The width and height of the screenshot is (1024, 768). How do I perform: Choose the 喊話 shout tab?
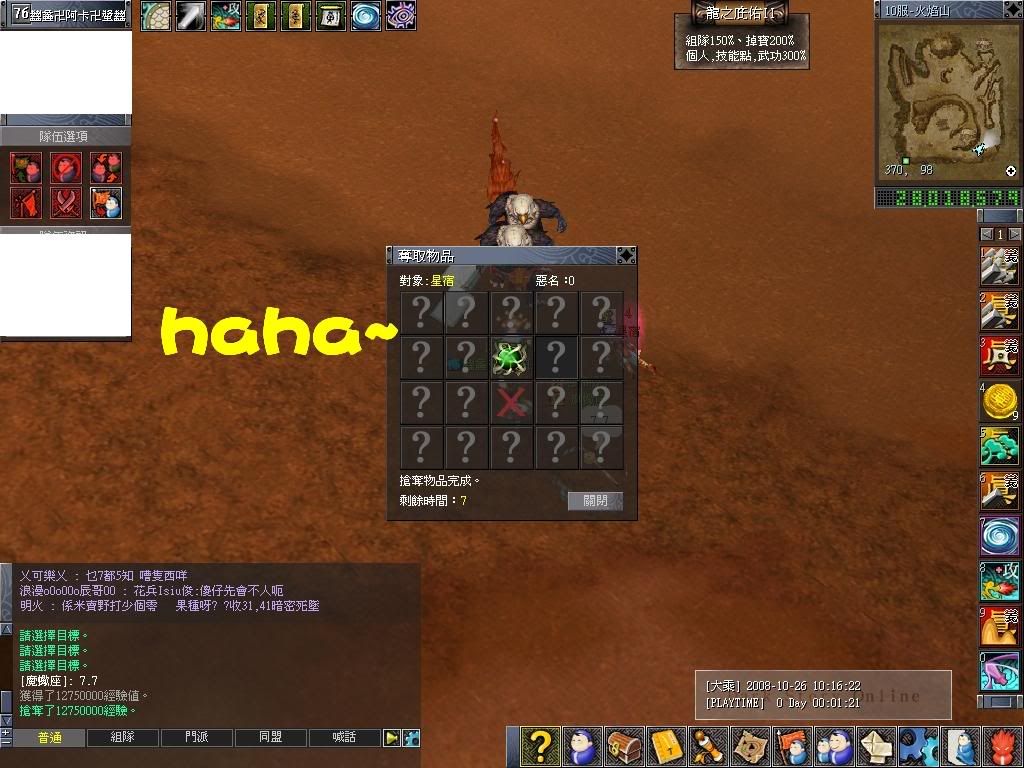[x=345, y=738]
